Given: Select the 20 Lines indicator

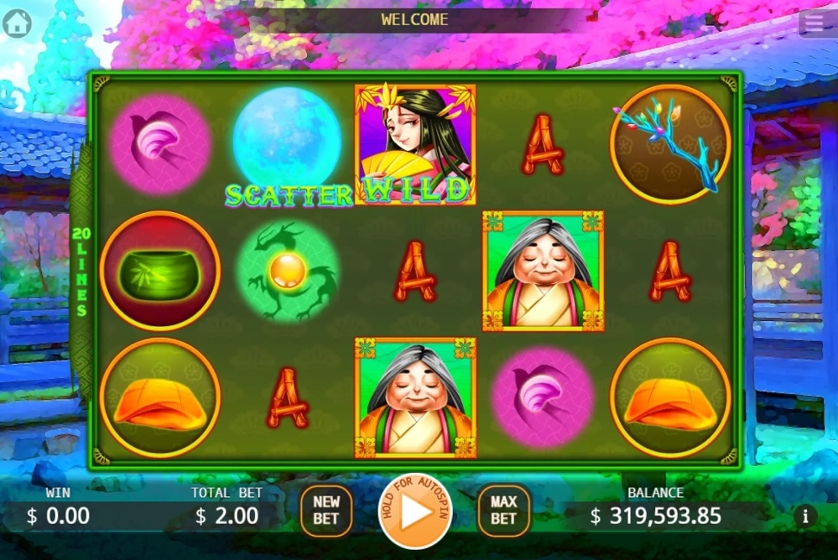Looking at the screenshot, I should tap(79, 272).
